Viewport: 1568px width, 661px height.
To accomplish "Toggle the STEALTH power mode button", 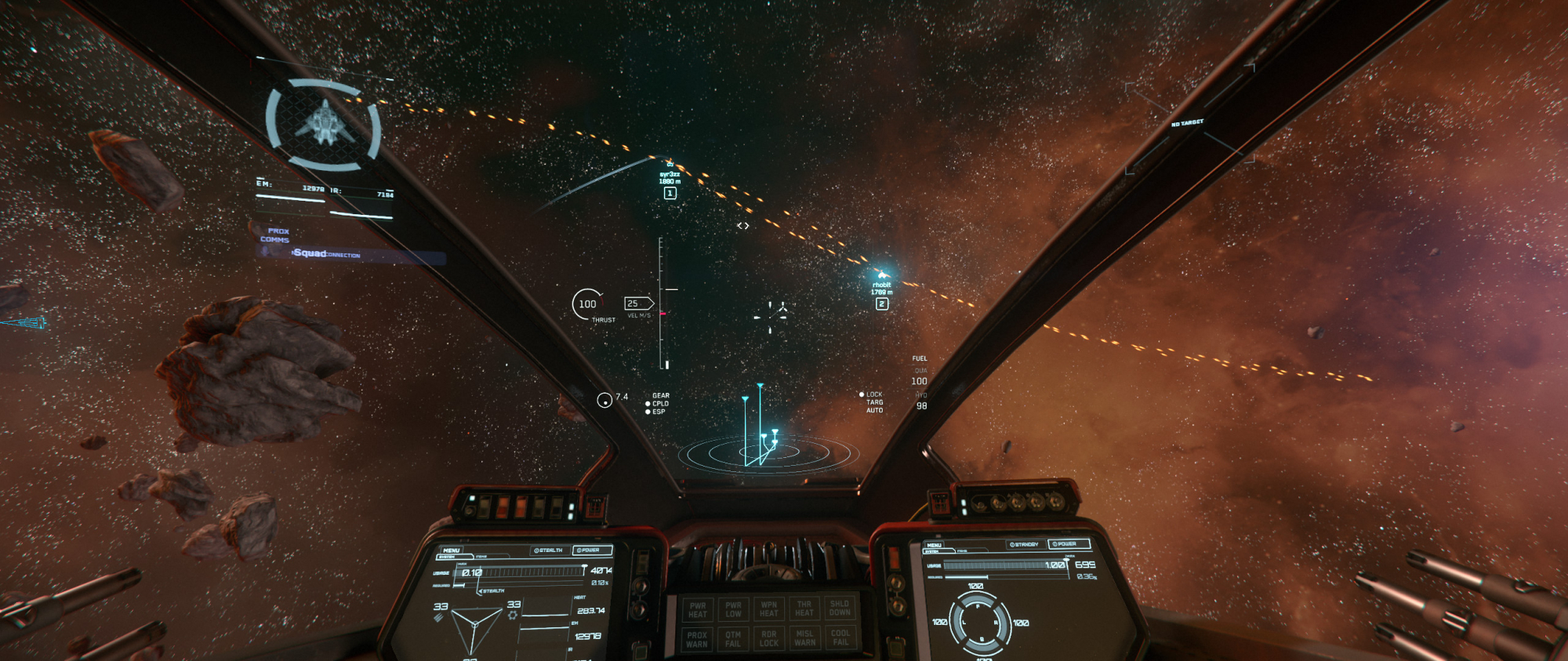I will [x=548, y=550].
